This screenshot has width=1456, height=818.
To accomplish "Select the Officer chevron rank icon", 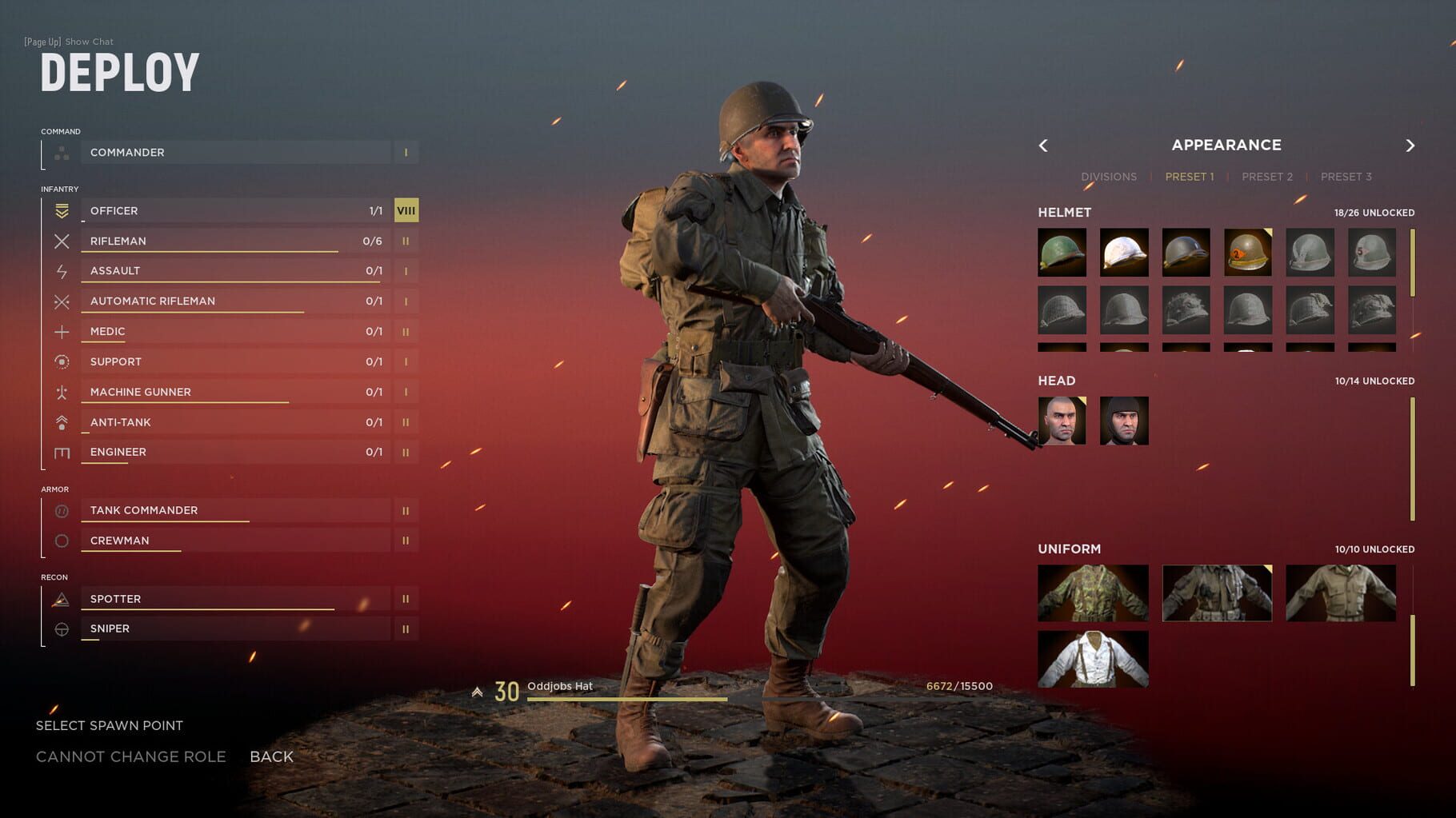I will coord(61,210).
